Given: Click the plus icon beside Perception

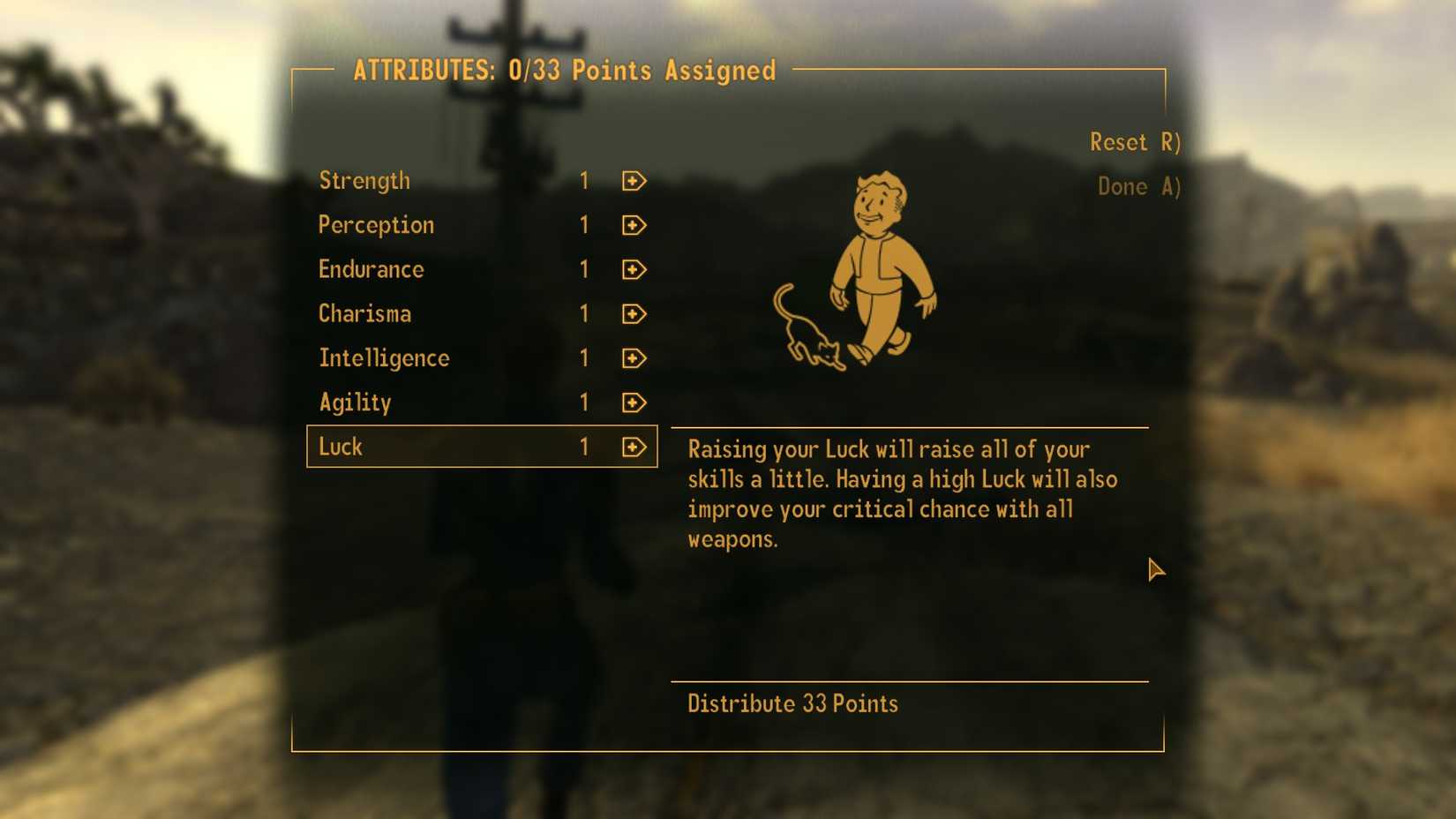Looking at the screenshot, I should 634,226.
